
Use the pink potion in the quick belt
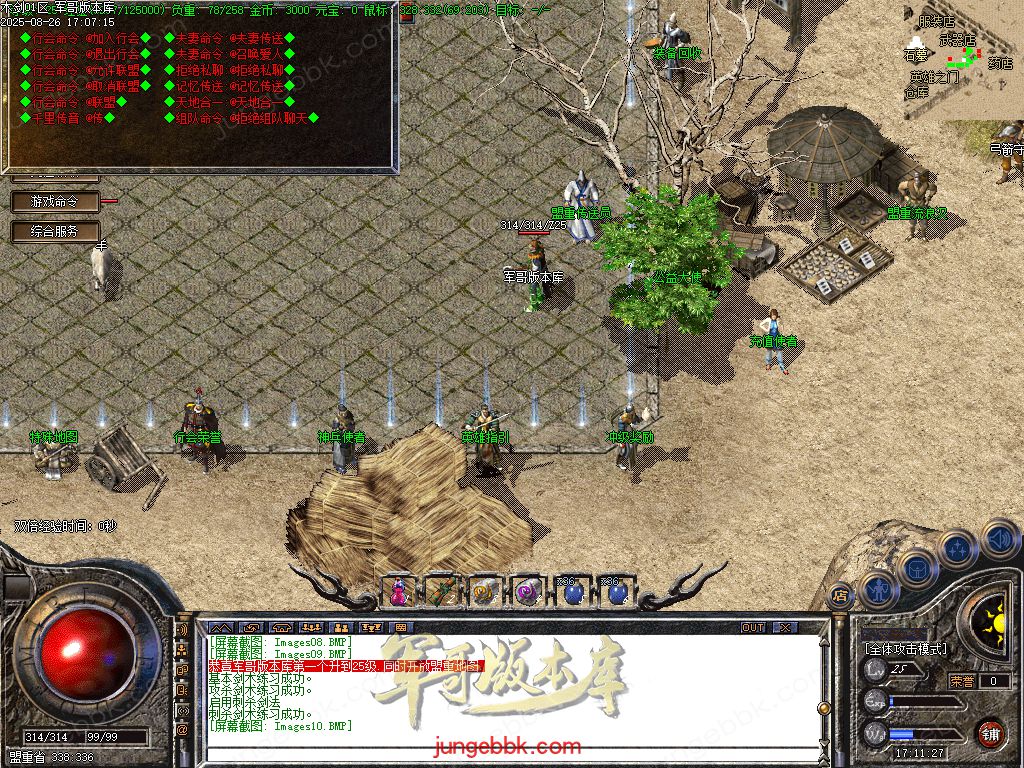pos(399,592)
